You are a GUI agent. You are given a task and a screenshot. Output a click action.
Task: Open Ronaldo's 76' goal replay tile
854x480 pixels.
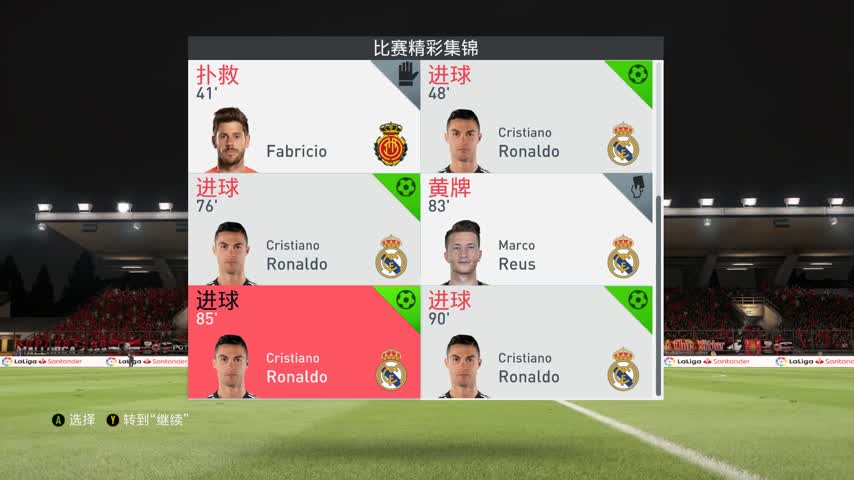coord(304,230)
